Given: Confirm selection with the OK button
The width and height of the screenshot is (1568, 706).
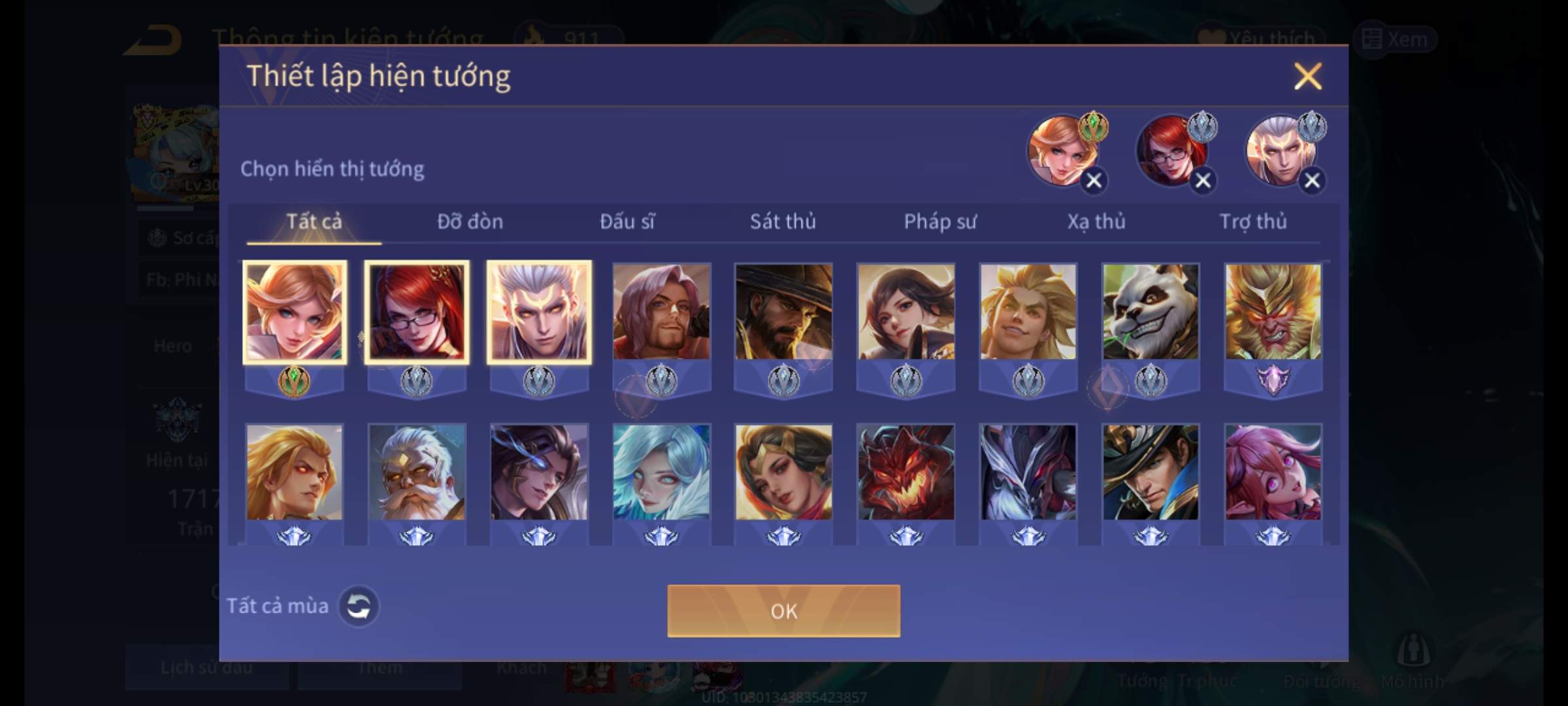Looking at the screenshot, I should (x=783, y=611).
